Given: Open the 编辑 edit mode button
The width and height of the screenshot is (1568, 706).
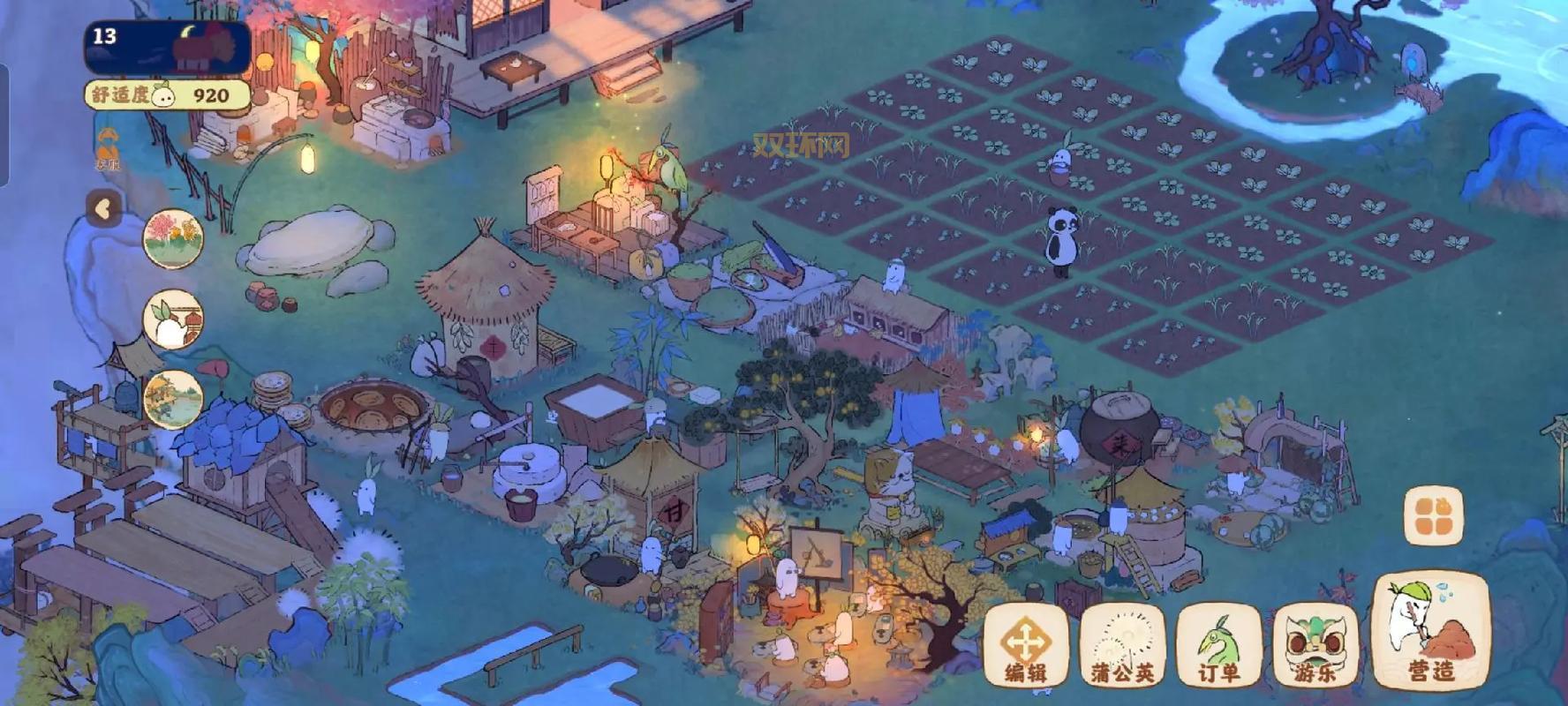Looking at the screenshot, I should pyautogui.click(x=1025, y=645).
